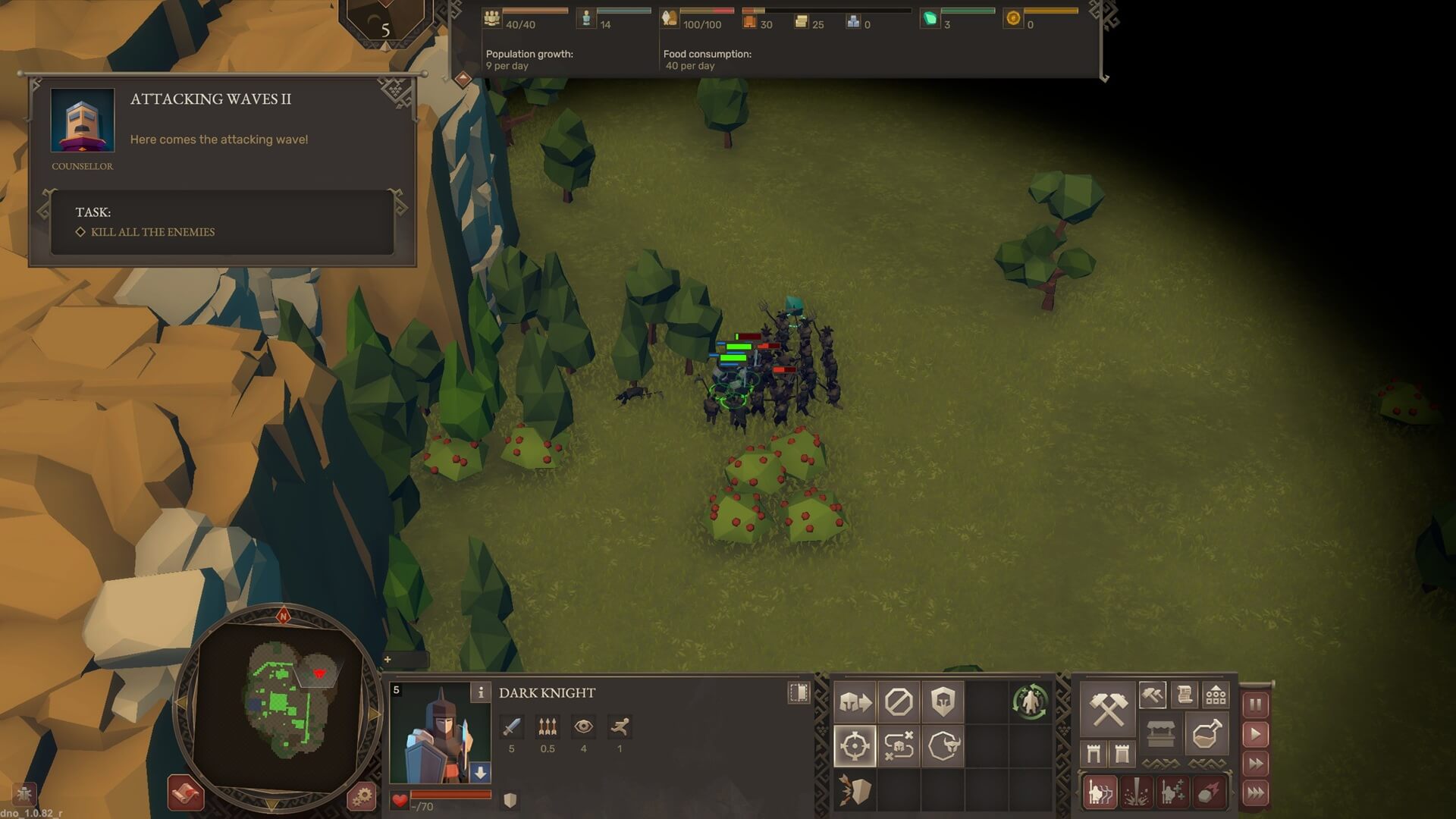The width and height of the screenshot is (1456, 819).
Task: Open the scroll document panel
Action: click(x=1185, y=694)
